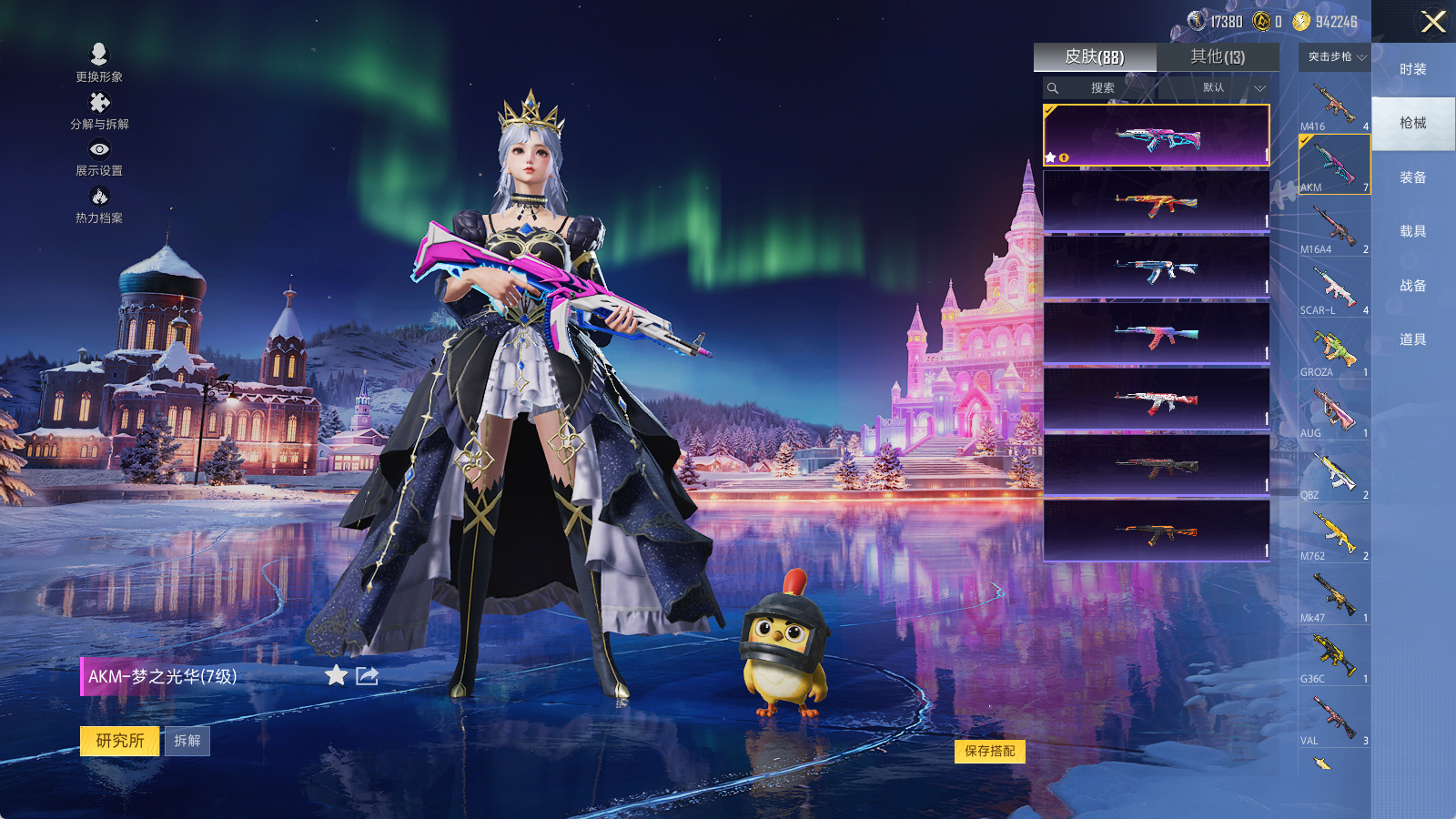Open 展示设置 display settings
The height and width of the screenshot is (819, 1456).
(x=99, y=157)
